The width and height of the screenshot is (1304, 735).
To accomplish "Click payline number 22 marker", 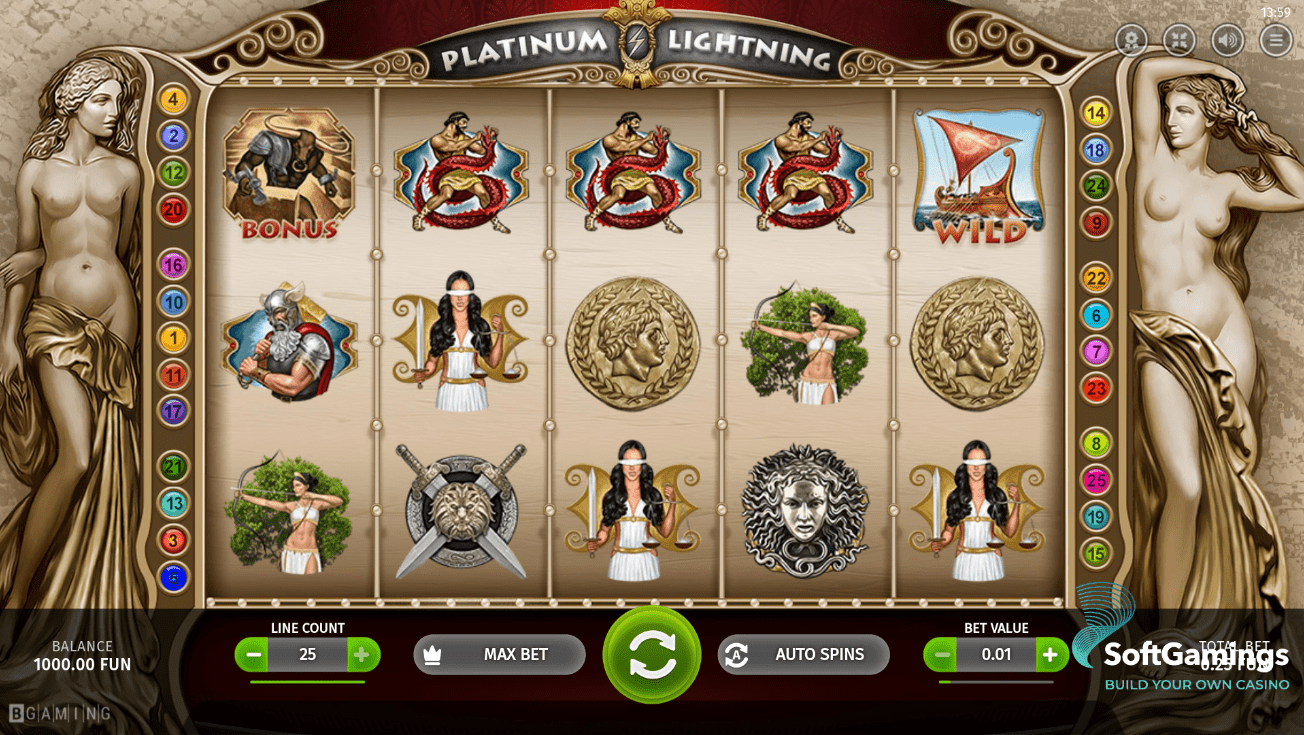I will pos(1096,279).
